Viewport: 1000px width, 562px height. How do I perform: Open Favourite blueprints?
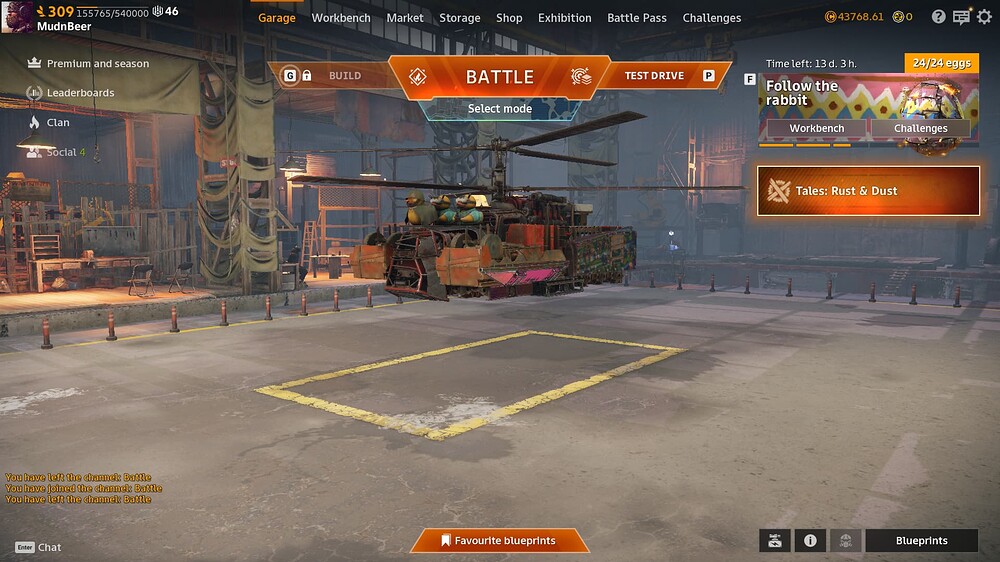pyautogui.click(x=499, y=541)
